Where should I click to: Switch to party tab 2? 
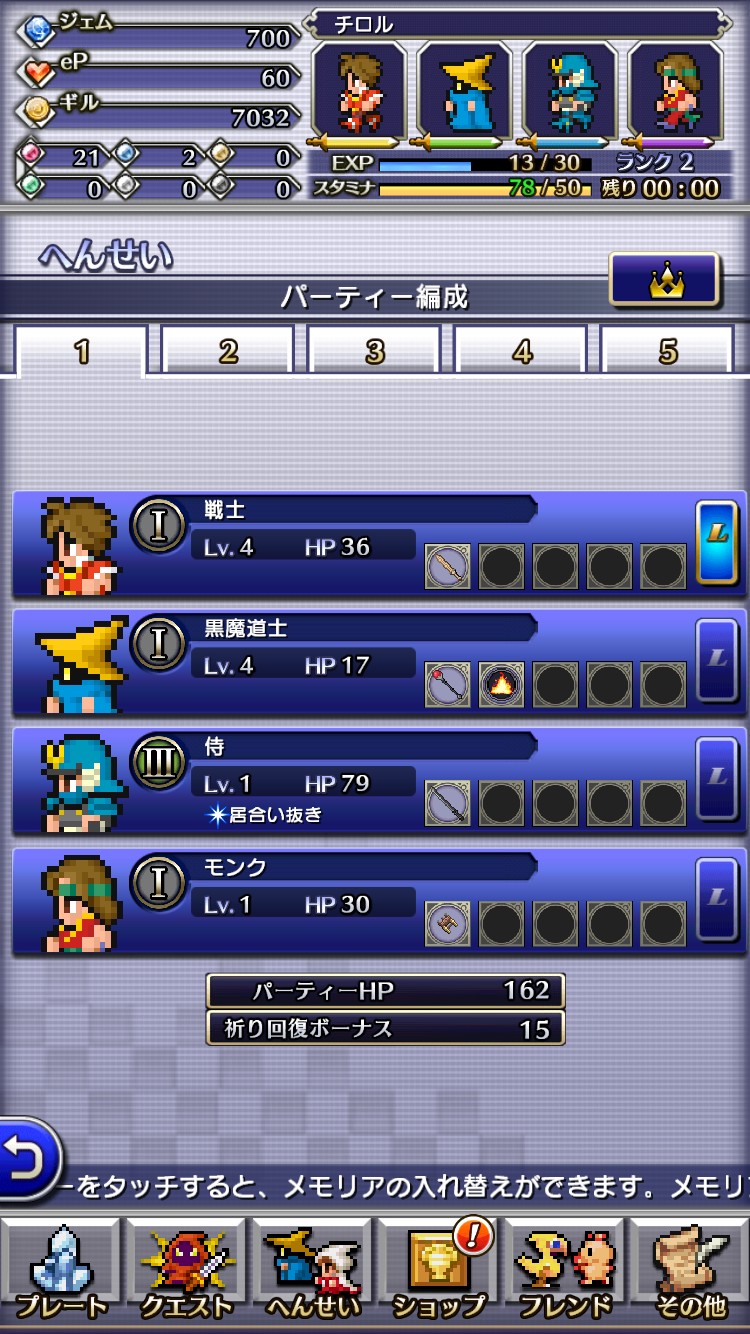pos(228,351)
